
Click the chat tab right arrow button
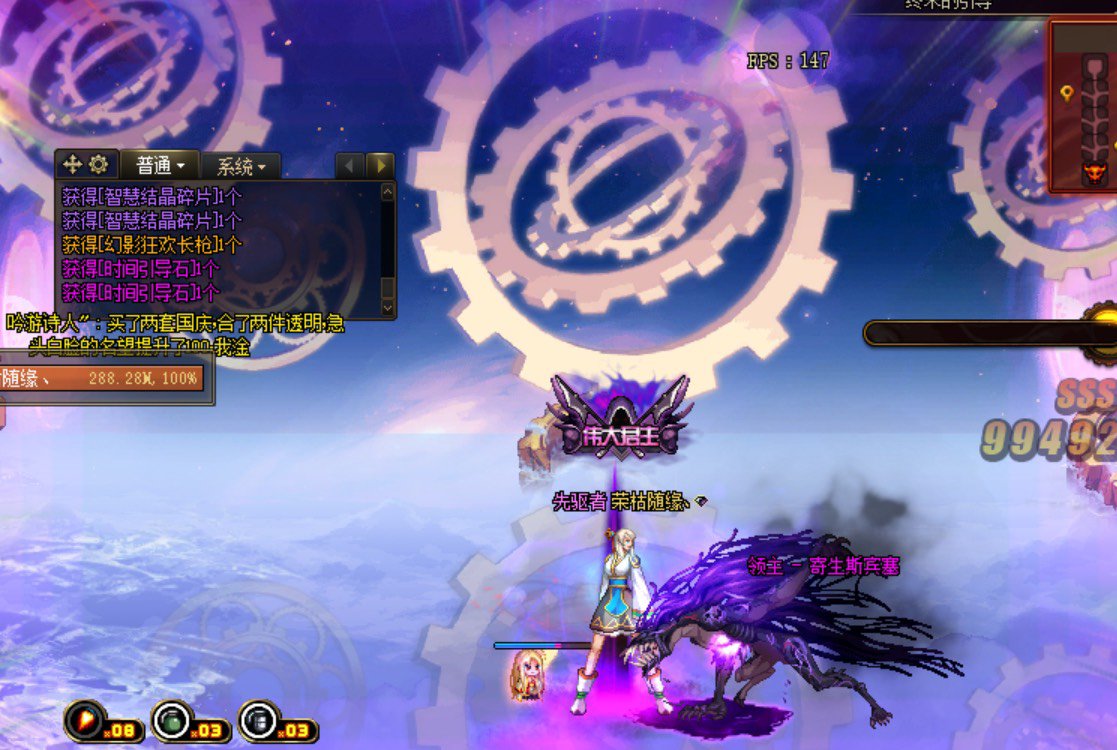point(380,165)
